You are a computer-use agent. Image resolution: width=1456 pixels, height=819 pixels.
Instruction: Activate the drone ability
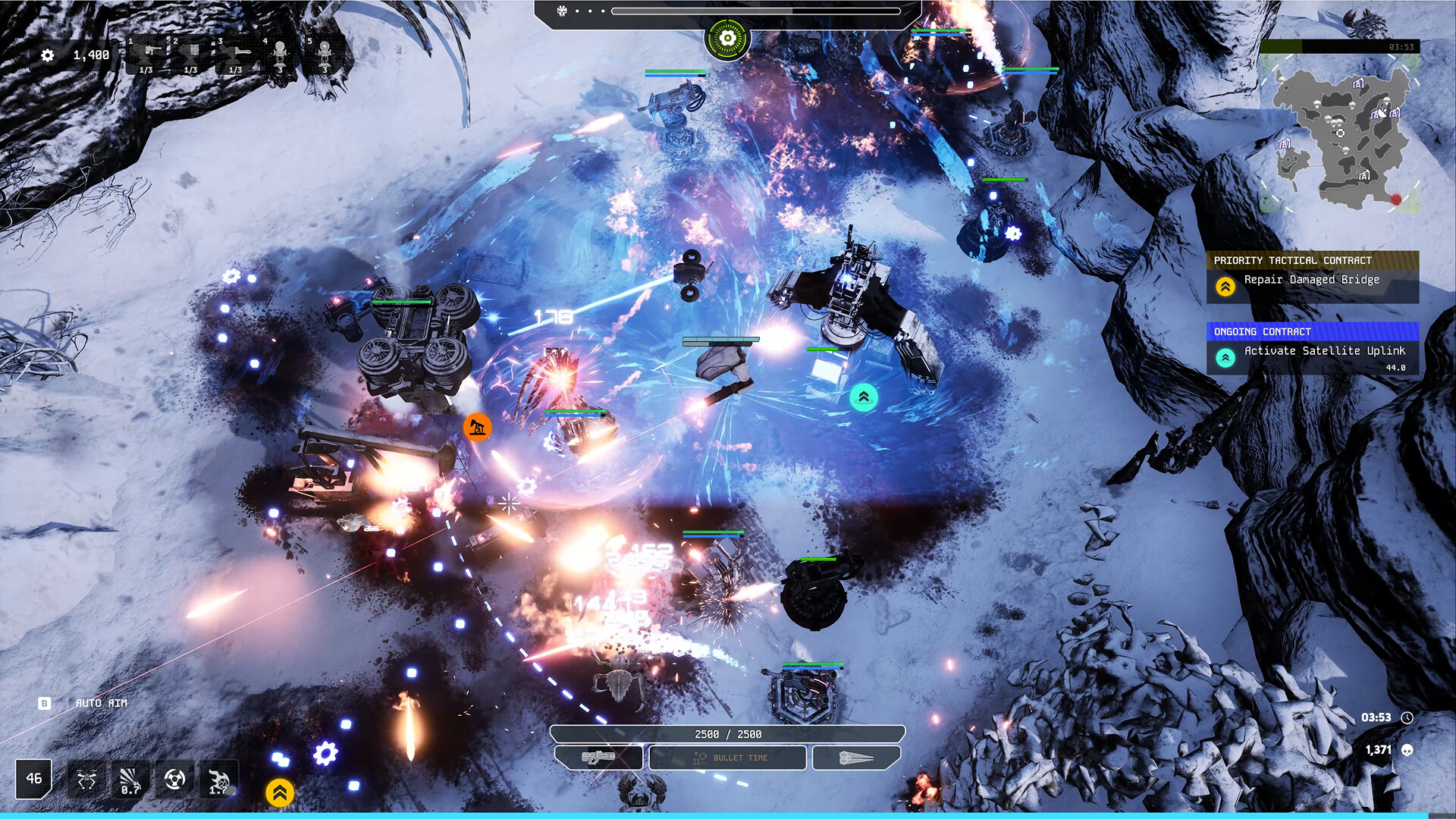pyautogui.click(x=86, y=780)
